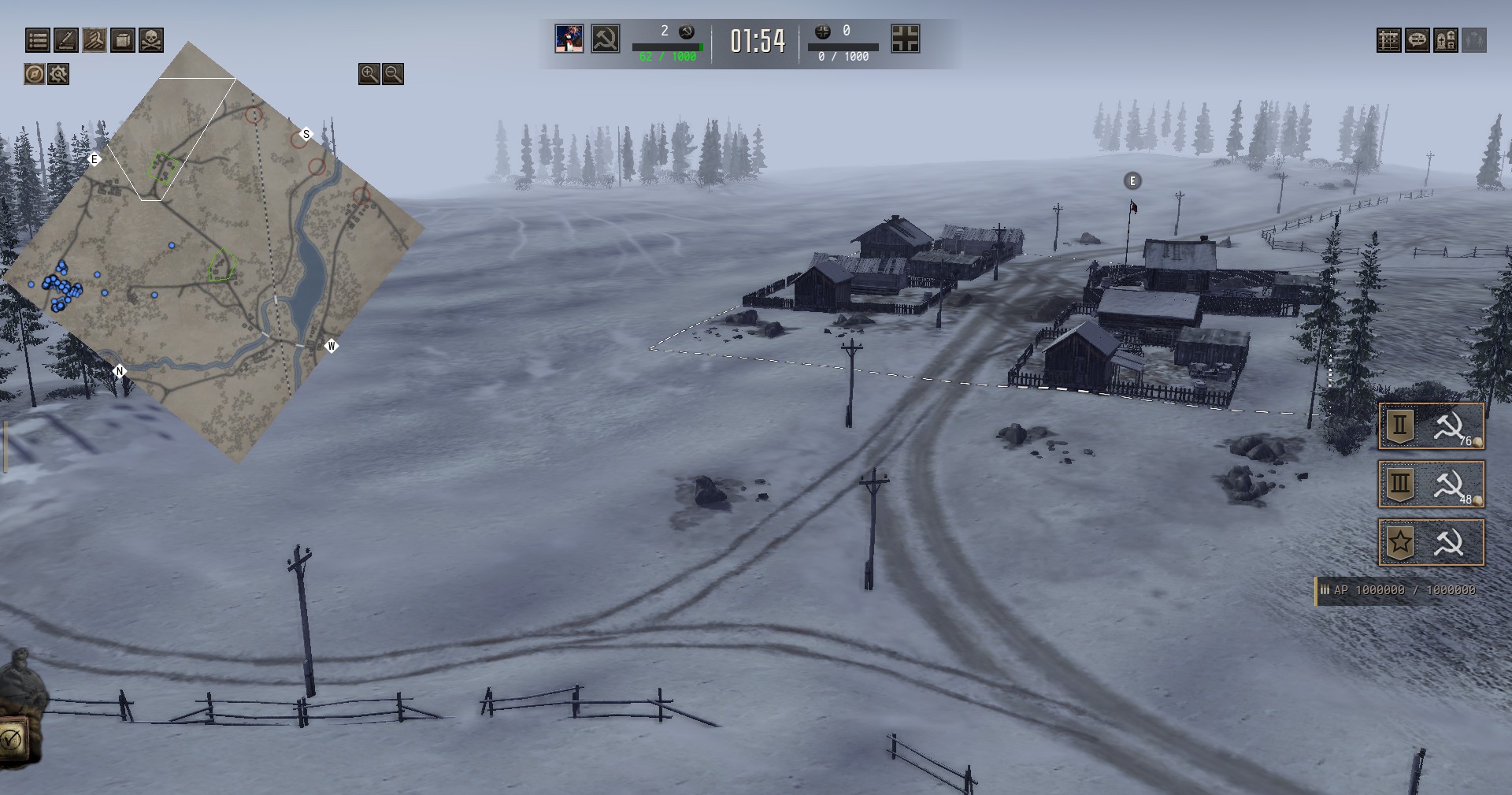Image resolution: width=1512 pixels, height=795 pixels.
Task: Zoom out on the minimap
Action: coord(393,74)
